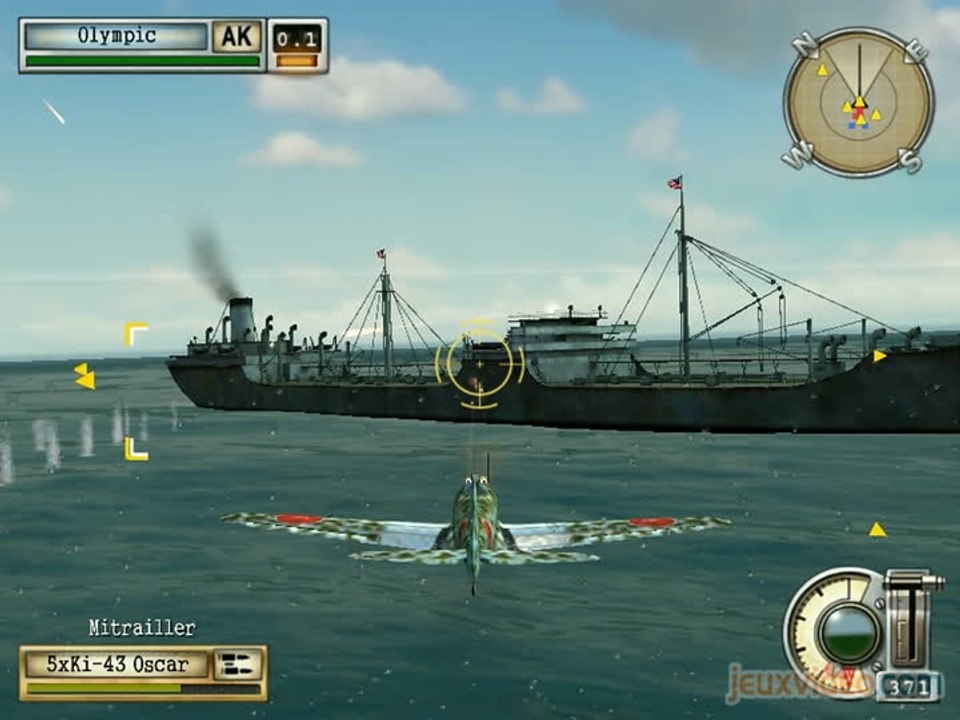Screen dimensions: 960x720
Task: Open the compass radar minimap
Action: point(858,102)
